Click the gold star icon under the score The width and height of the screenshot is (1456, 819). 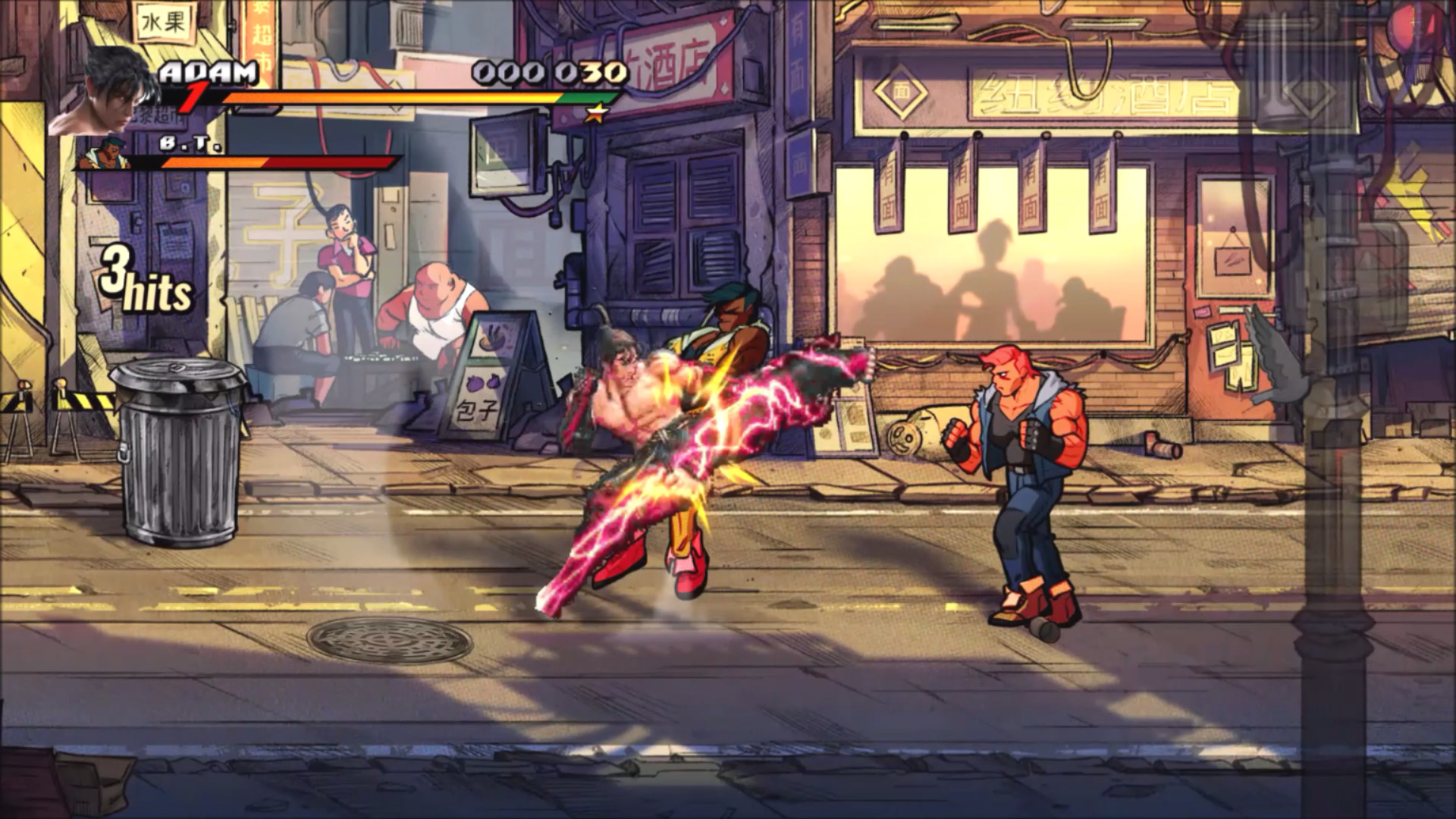click(596, 114)
